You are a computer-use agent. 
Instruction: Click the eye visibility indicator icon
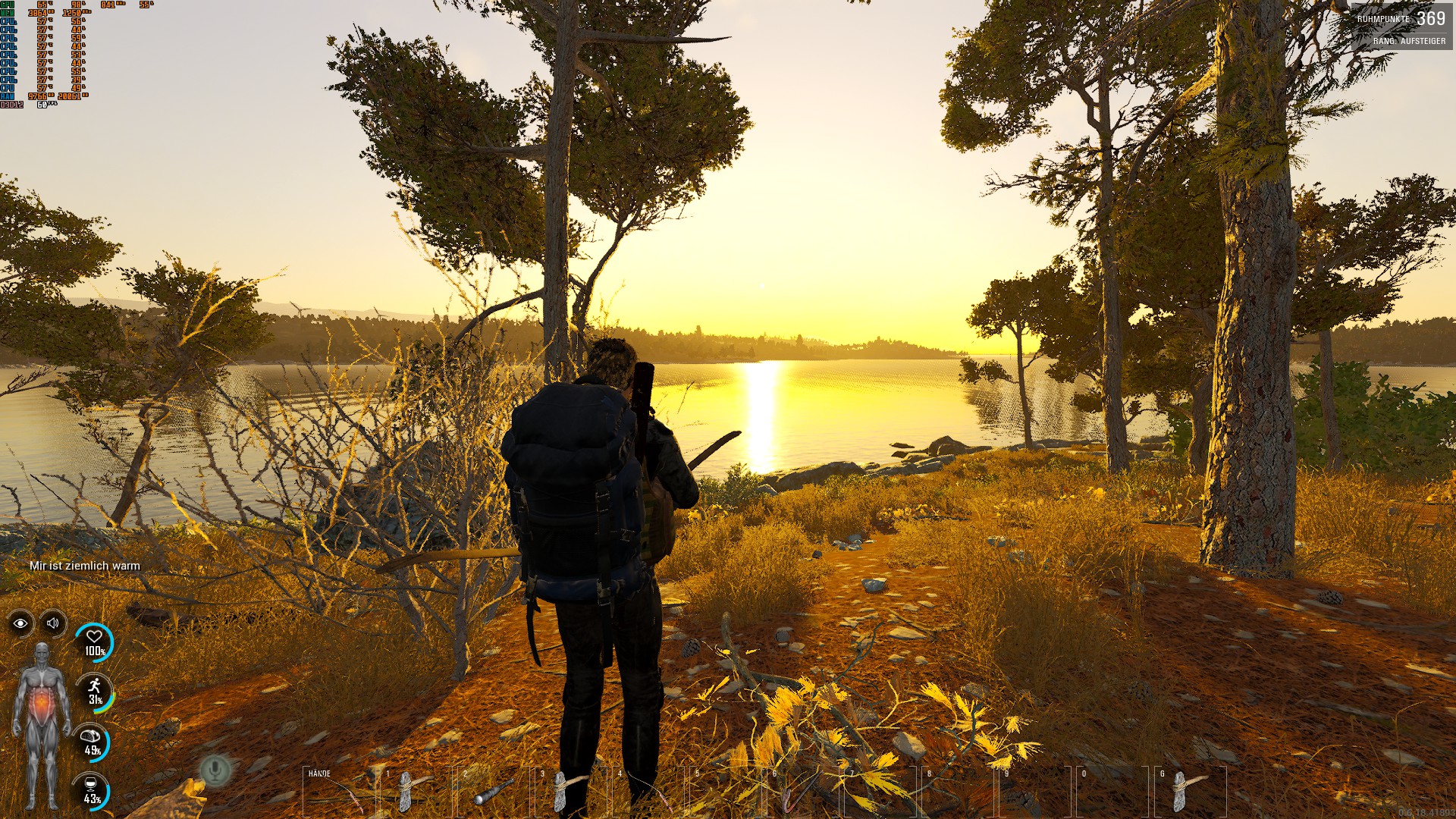20,623
